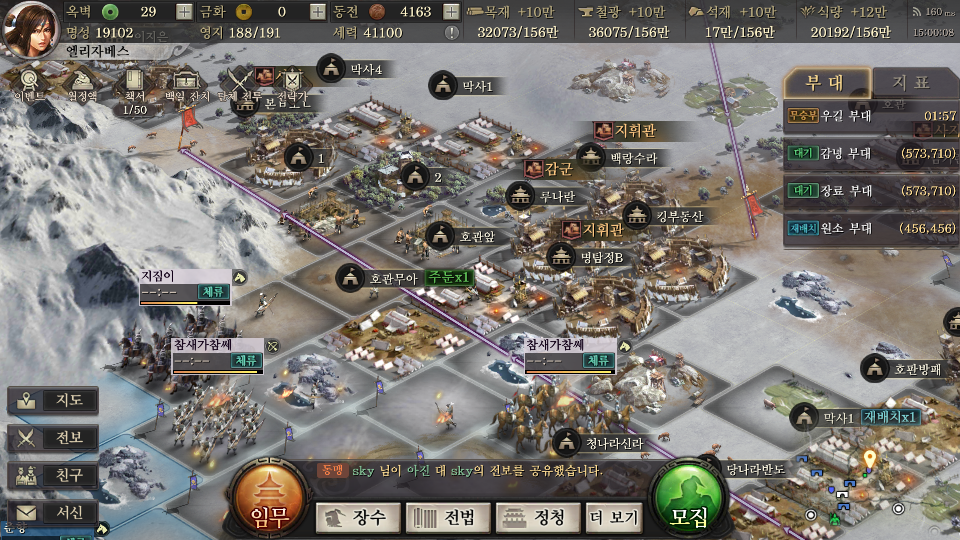Click the plus button beside 옥벽 (jade)
Screen dimensions: 960x540
click(184, 12)
